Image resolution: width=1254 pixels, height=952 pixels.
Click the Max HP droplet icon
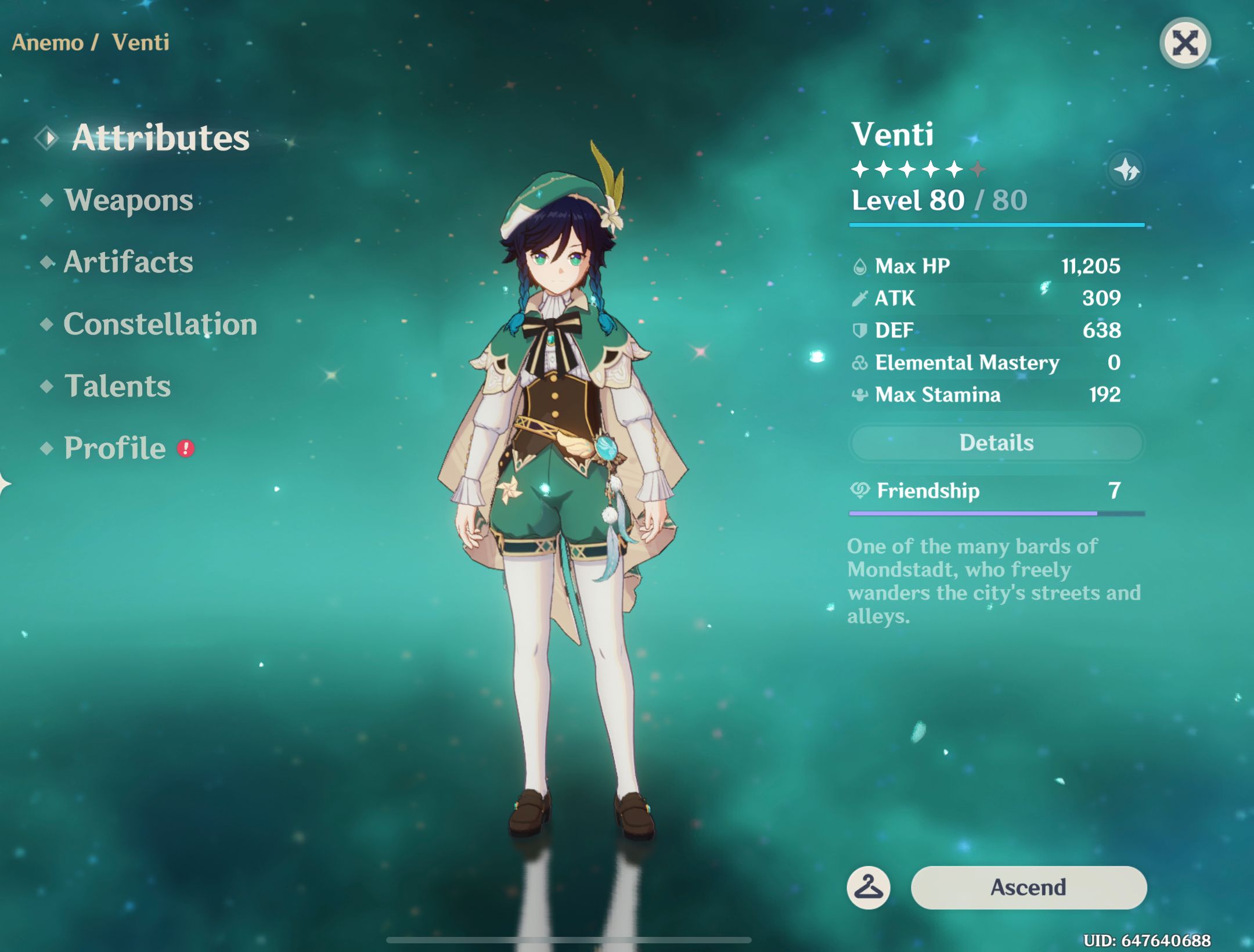862,266
